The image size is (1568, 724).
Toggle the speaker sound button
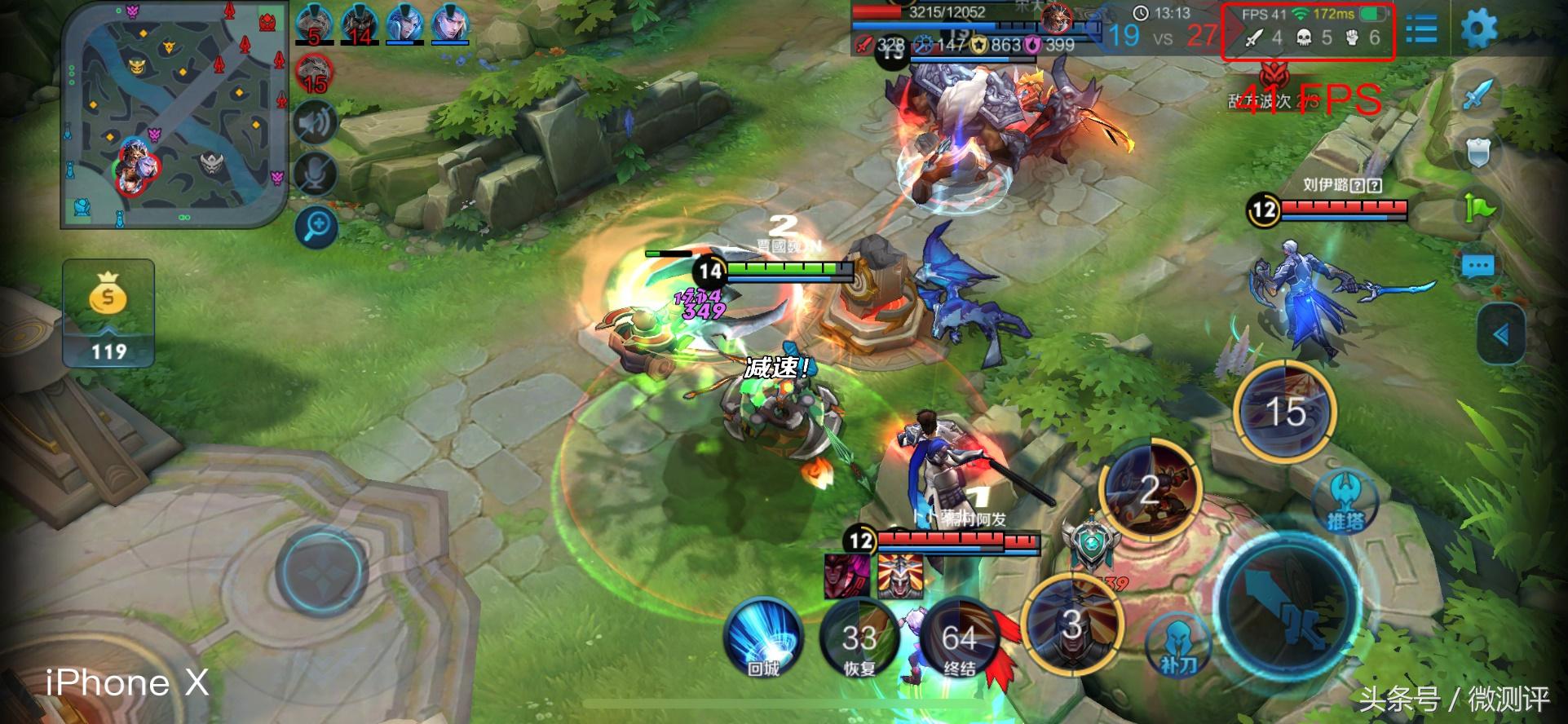pos(316,123)
